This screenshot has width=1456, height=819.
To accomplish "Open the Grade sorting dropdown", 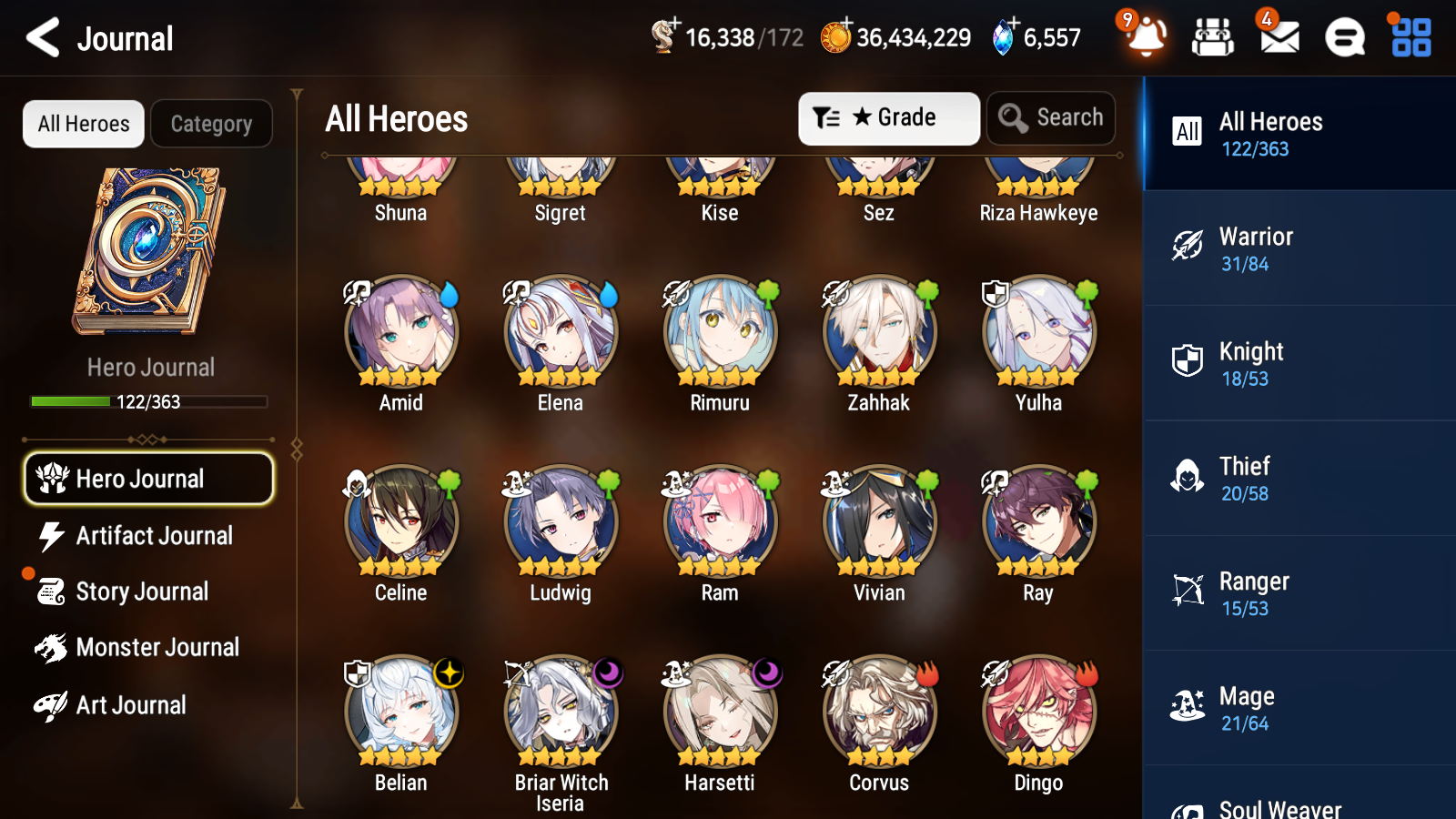I will pos(889,117).
